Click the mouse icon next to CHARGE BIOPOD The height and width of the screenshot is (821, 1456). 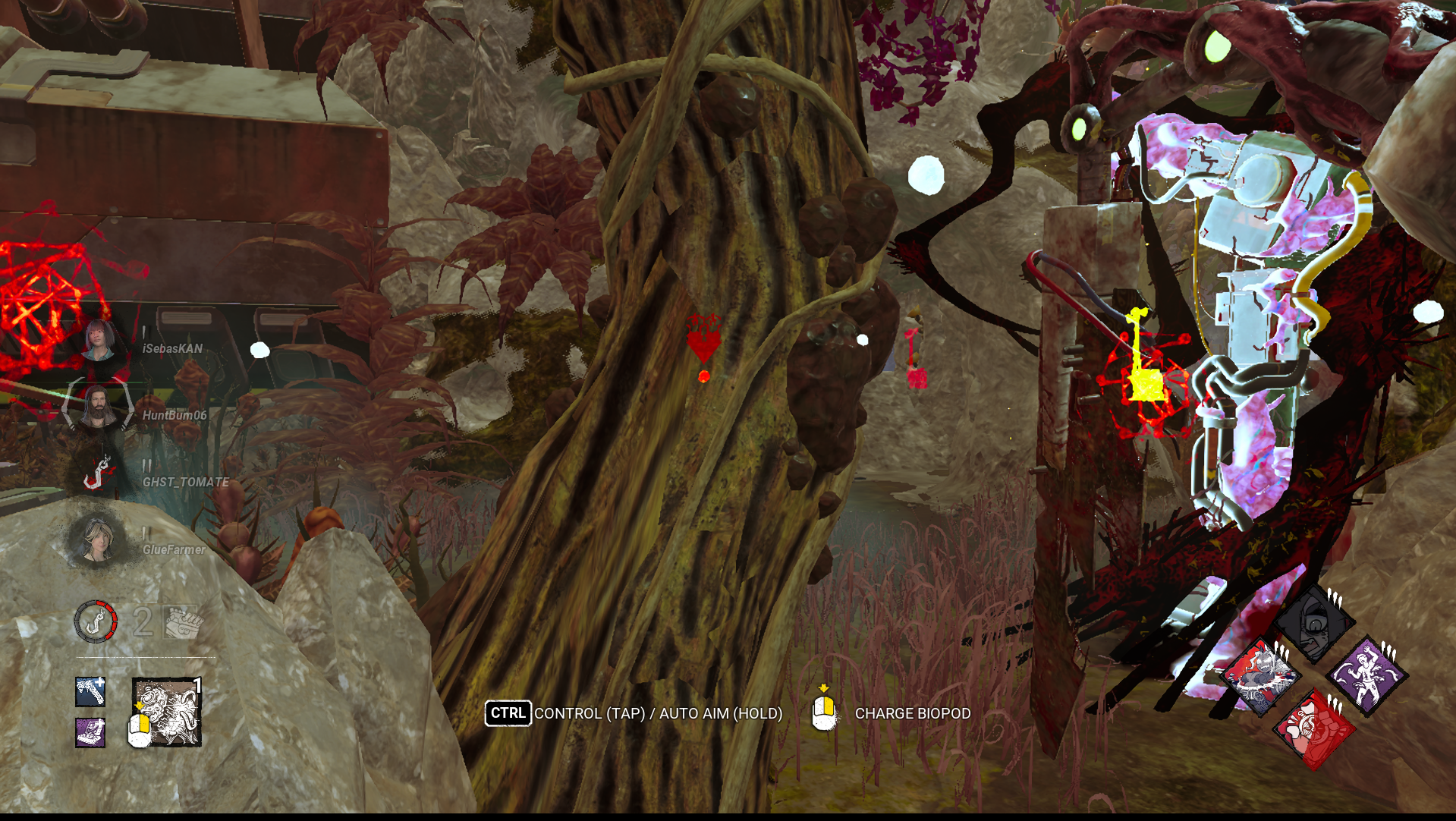pos(825,713)
